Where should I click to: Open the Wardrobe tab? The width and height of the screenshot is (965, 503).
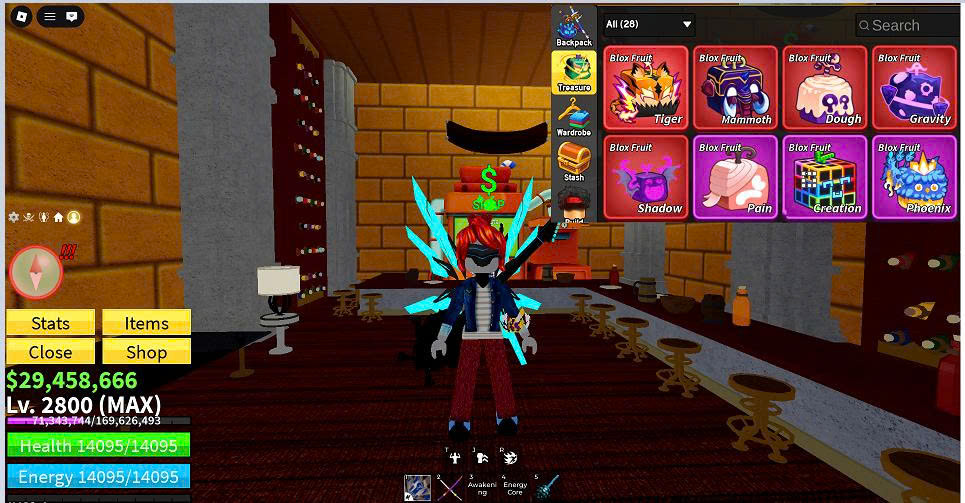tap(574, 117)
